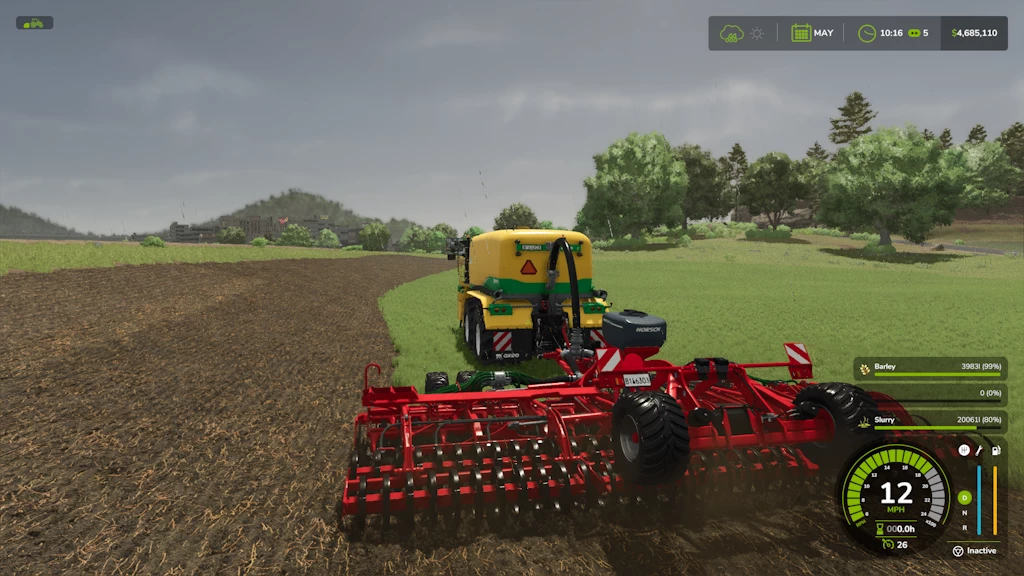Screen dimensions: 1024x576
Task: Activate the cruise control icon showing 26
Action: pyautogui.click(x=887, y=544)
